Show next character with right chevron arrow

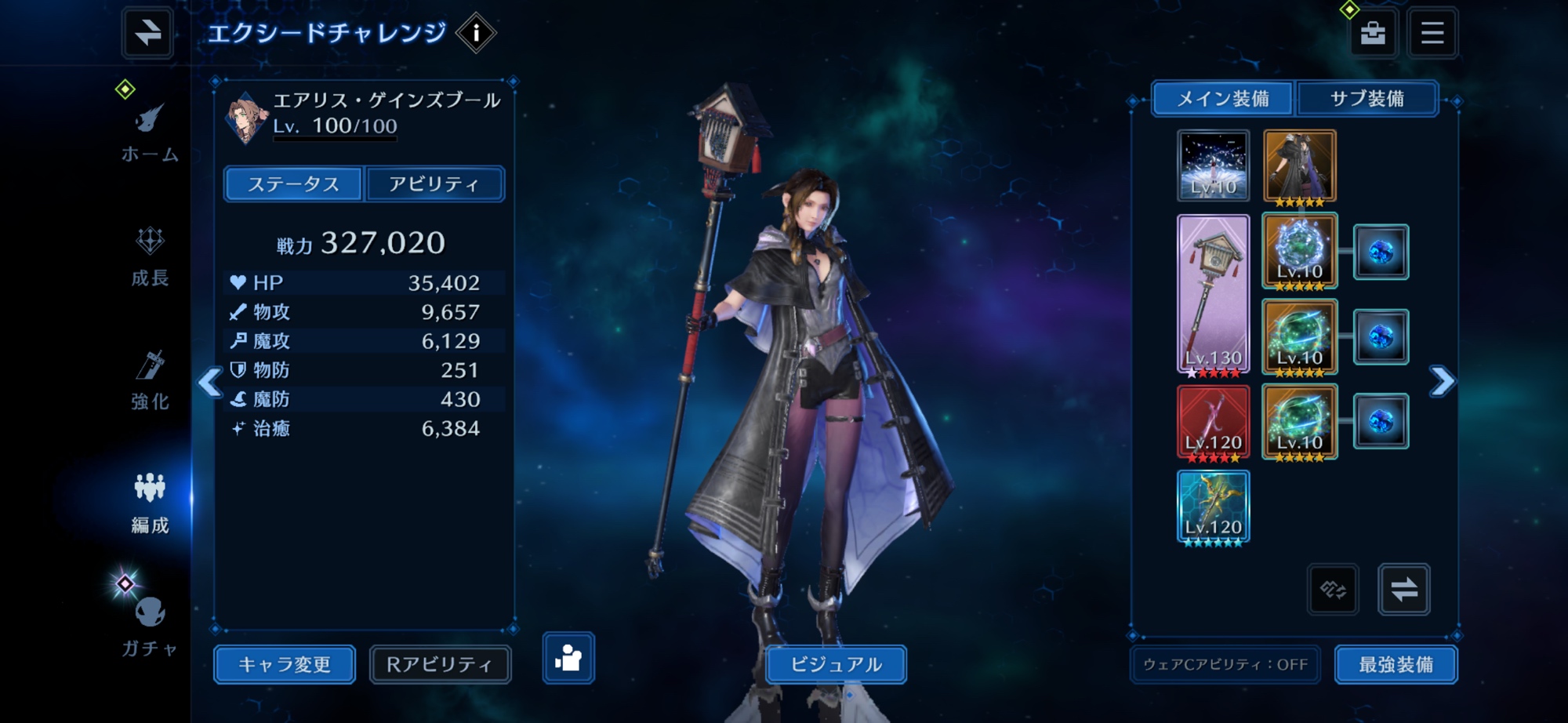click(x=1442, y=381)
